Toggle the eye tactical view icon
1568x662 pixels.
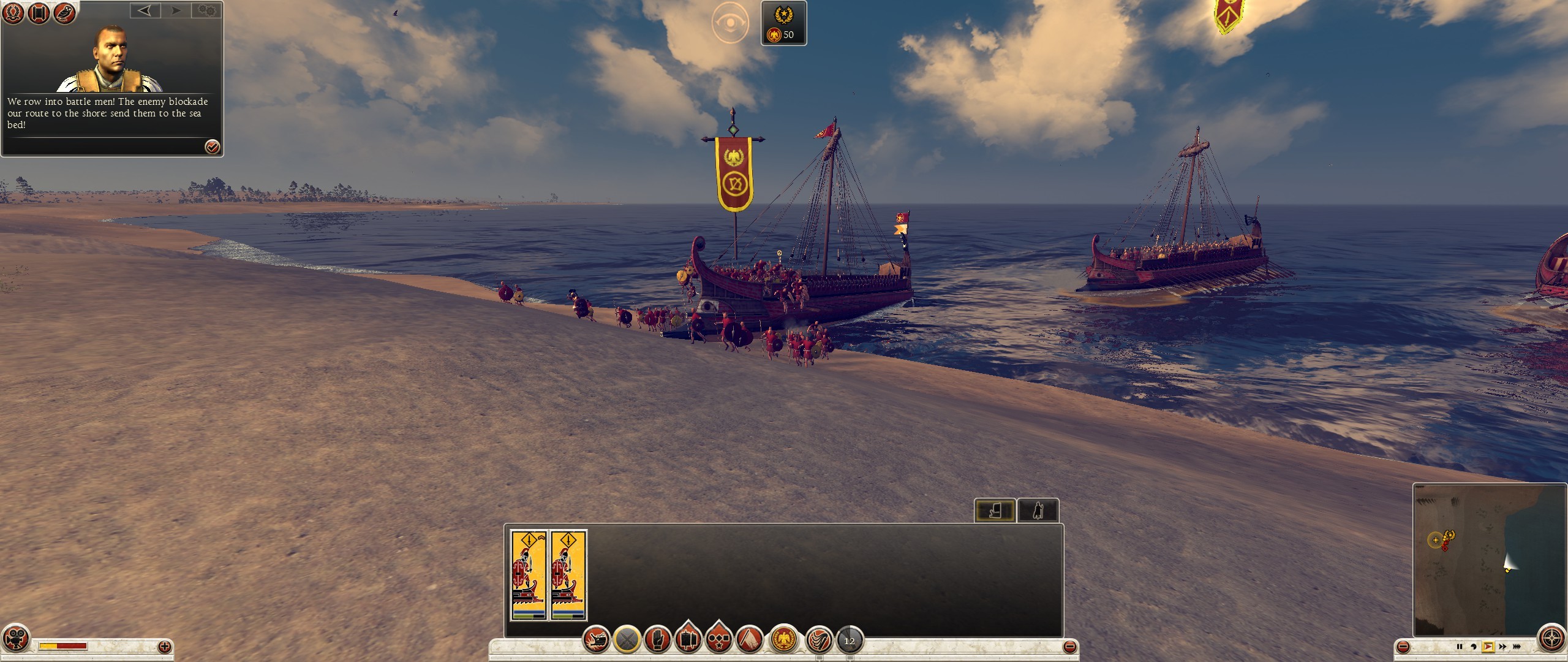point(730,23)
